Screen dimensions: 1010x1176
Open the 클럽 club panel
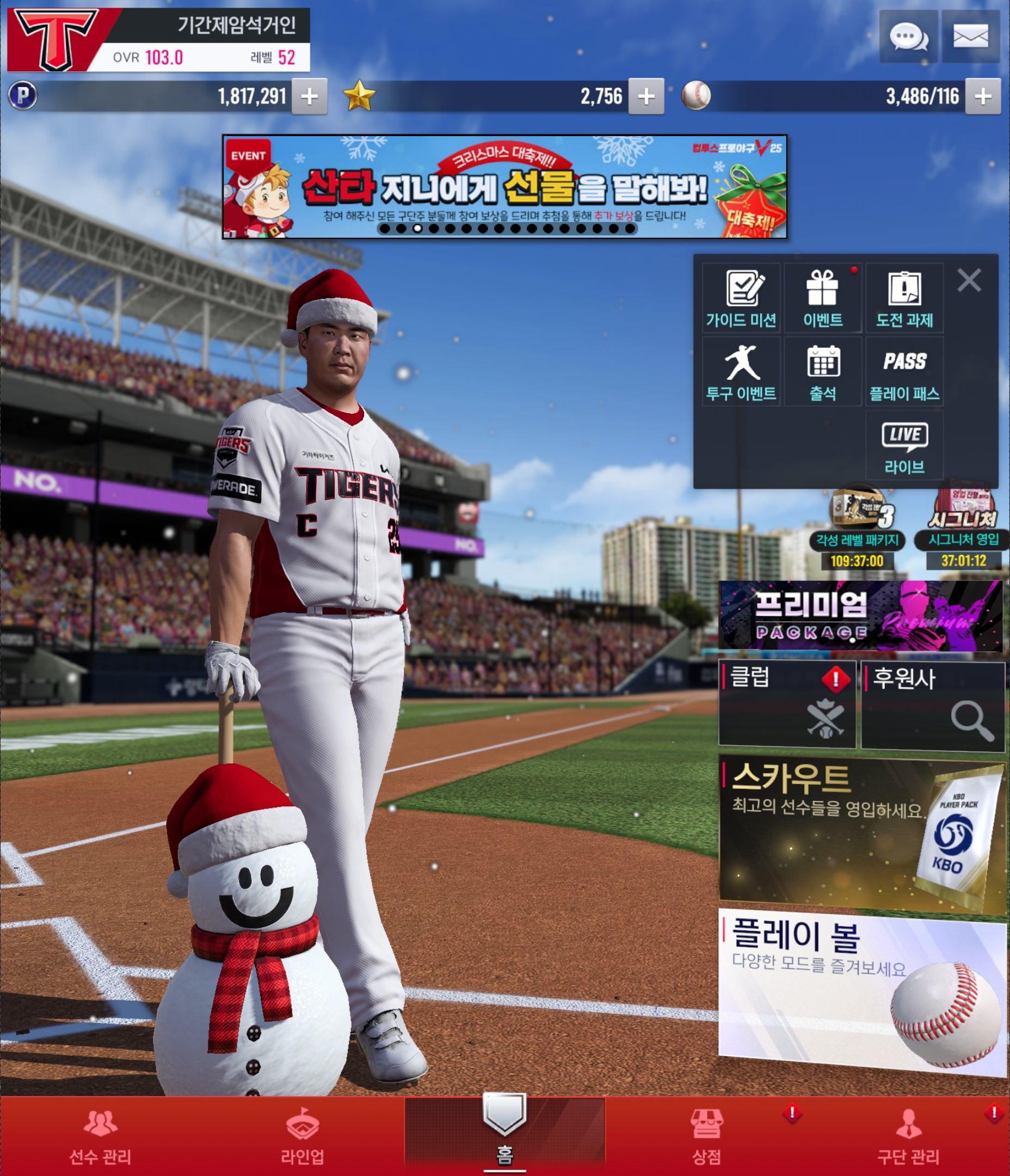(787, 704)
